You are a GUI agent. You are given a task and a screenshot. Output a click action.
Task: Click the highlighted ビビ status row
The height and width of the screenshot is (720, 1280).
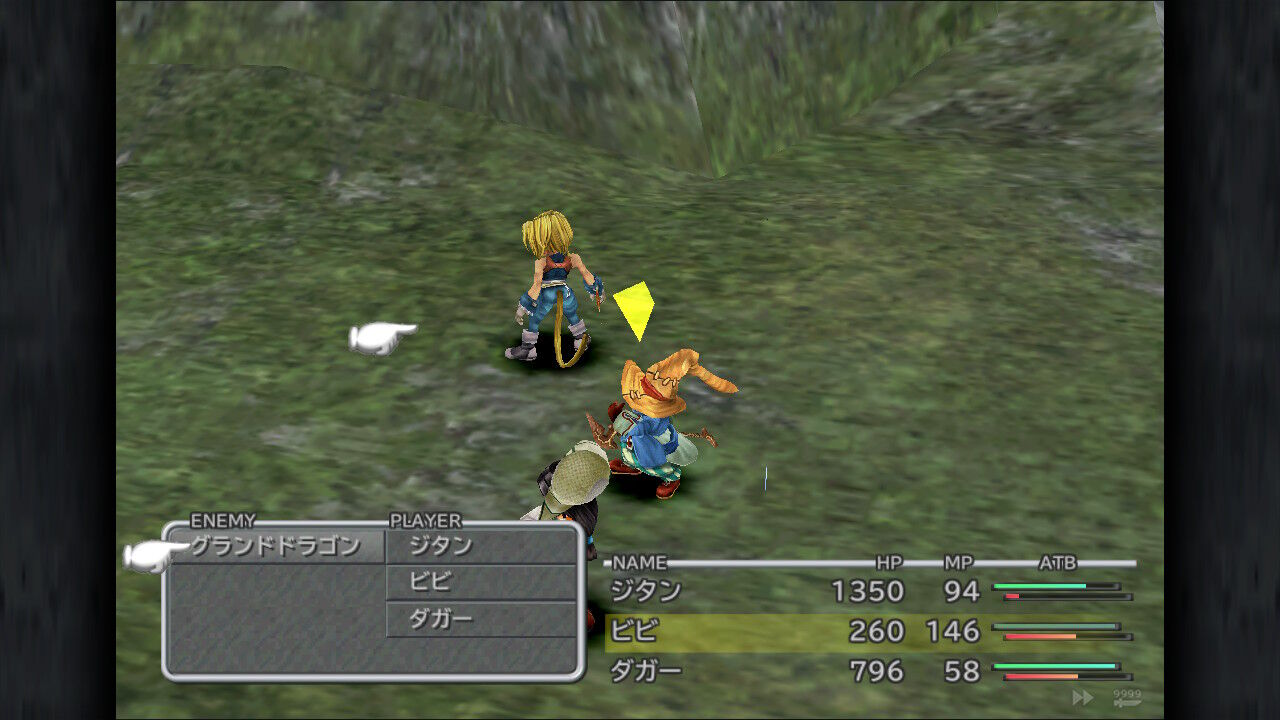[800, 632]
